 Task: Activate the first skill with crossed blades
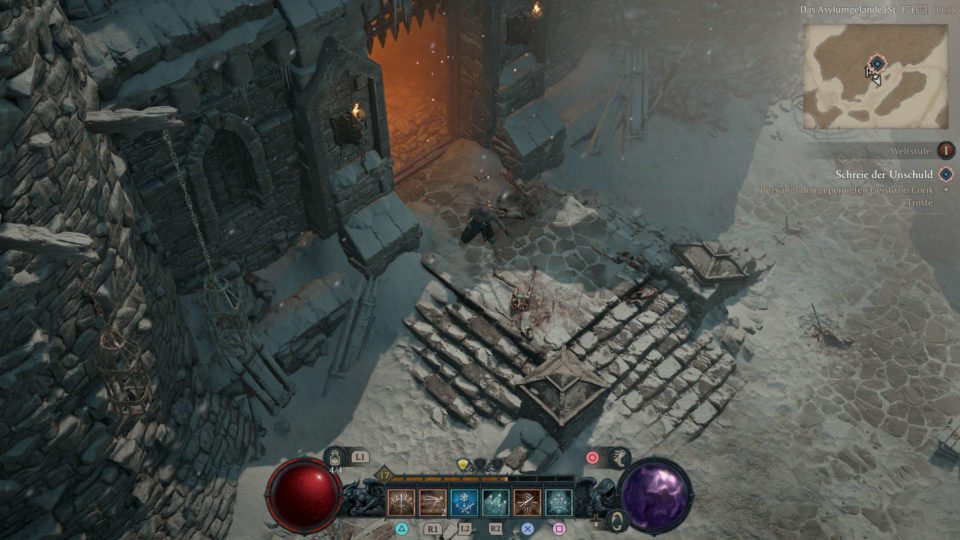(402, 502)
